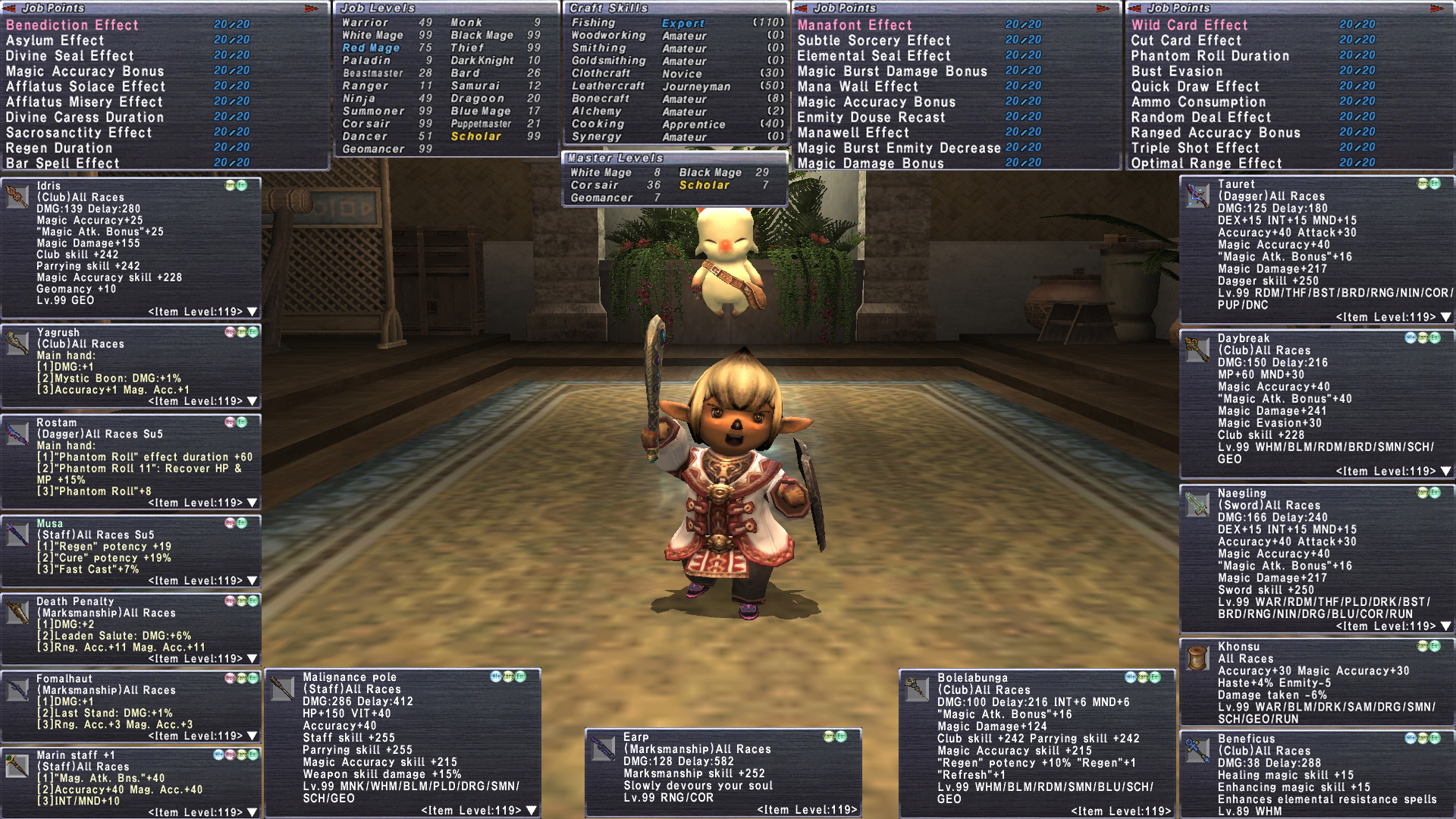The width and height of the screenshot is (1456, 819).
Task: Pick Scholar in the Job Levels list
Action: [x=476, y=136]
